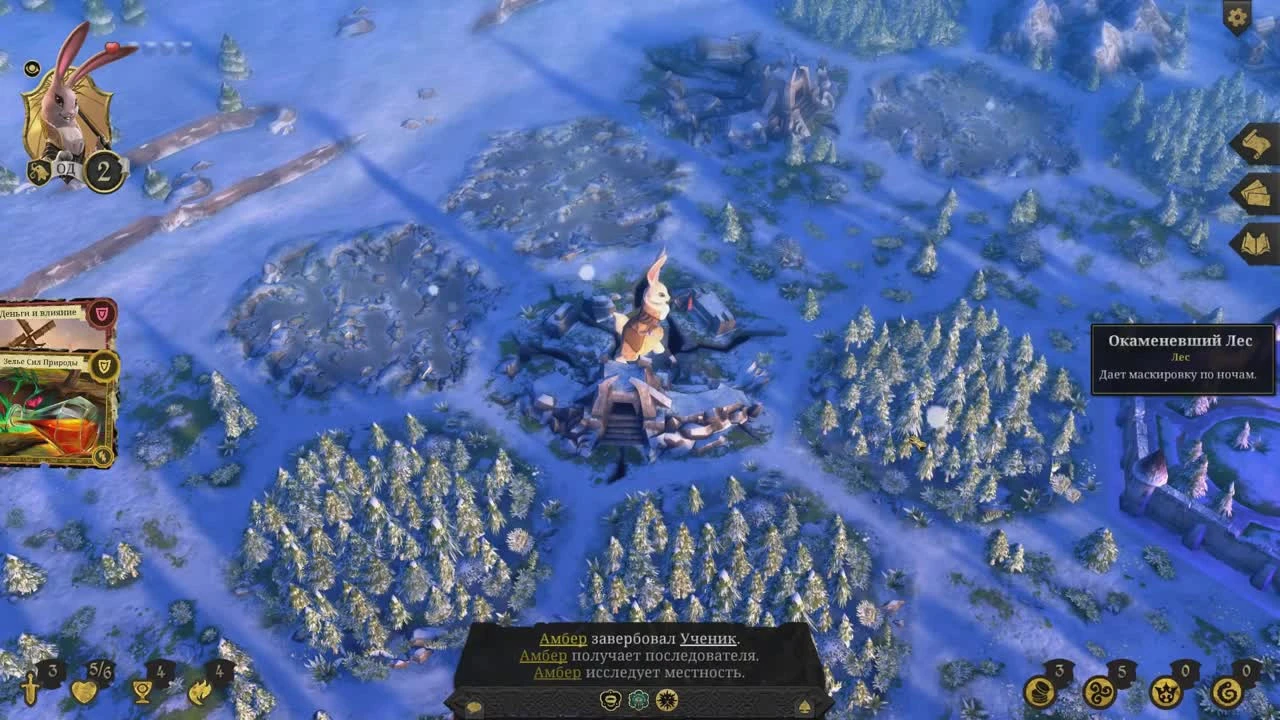Click the Ученик link in the log
This screenshot has height=720, width=1280.
(x=707, y=637)
